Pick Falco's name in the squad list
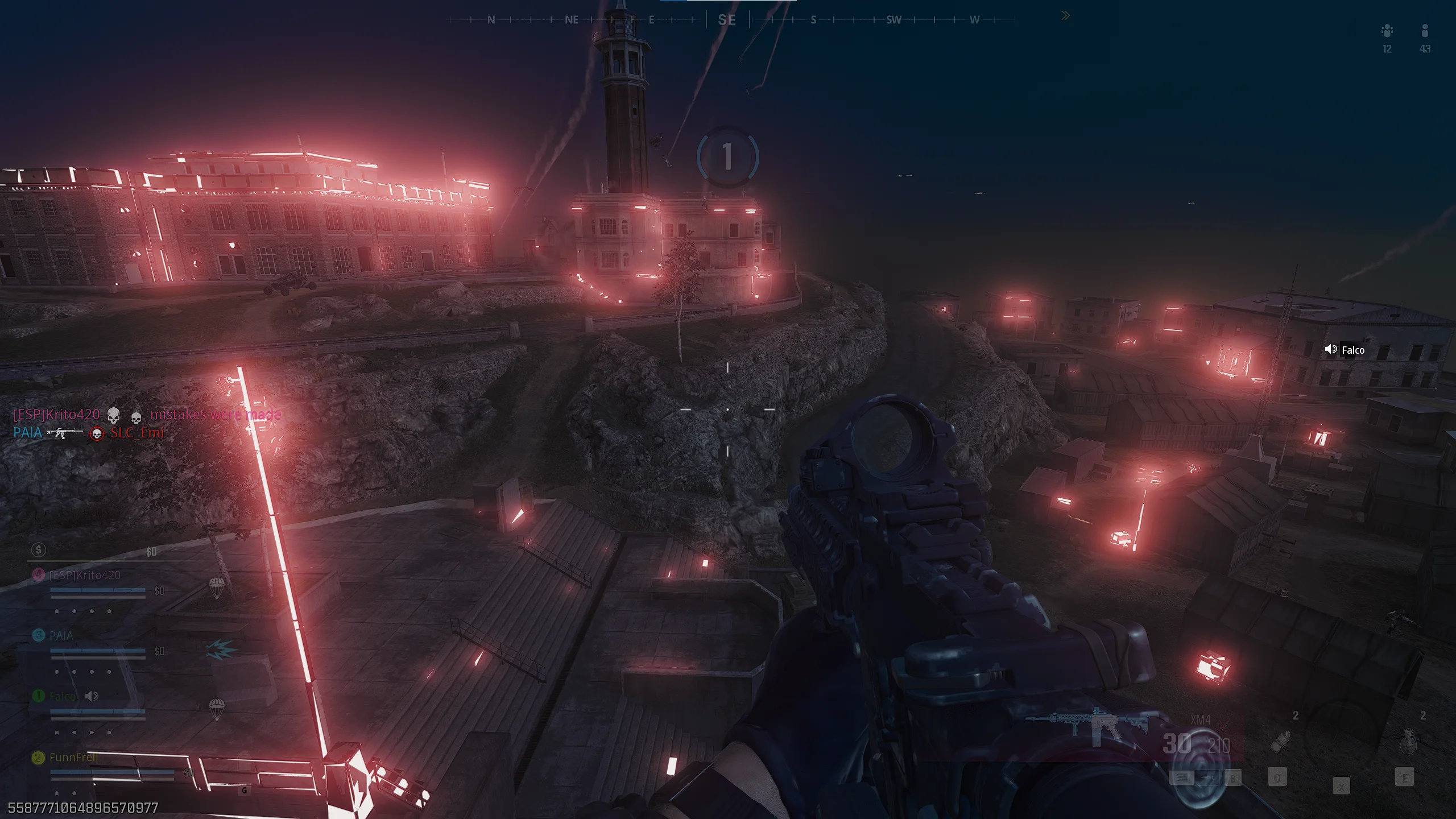 (x=62, y=696)
